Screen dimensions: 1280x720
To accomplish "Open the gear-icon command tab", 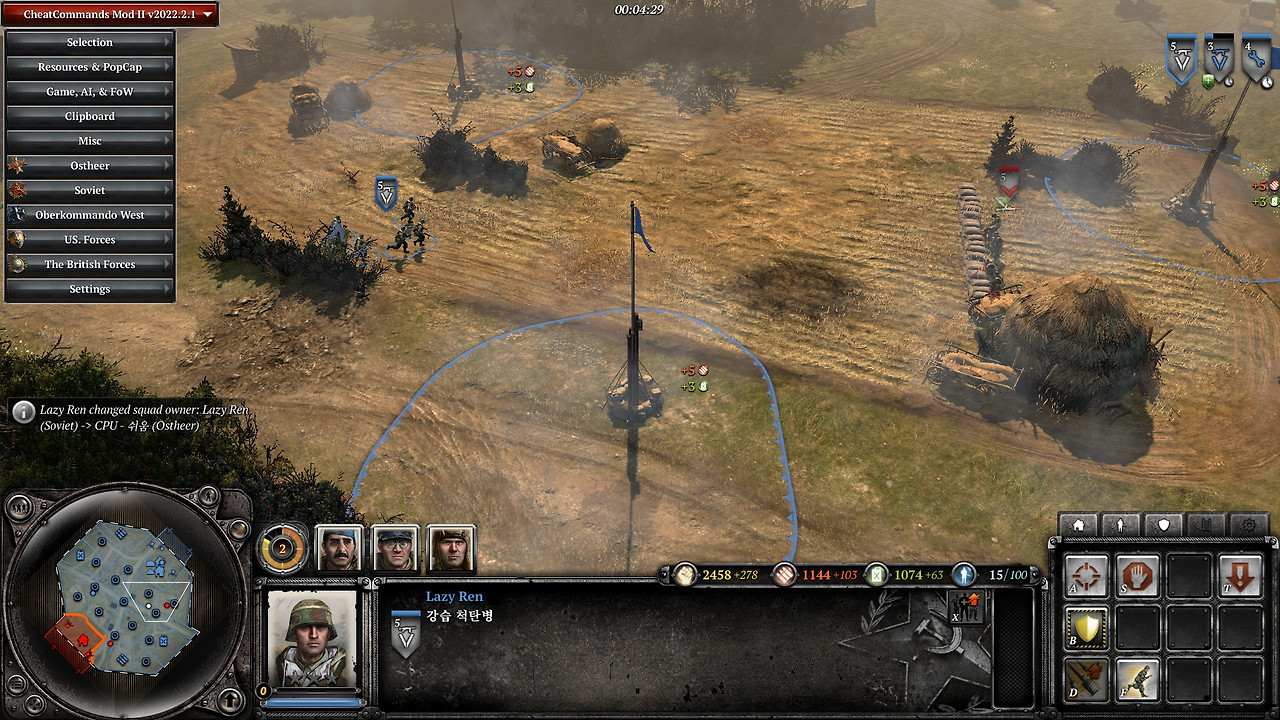I will pos(1248,524).
